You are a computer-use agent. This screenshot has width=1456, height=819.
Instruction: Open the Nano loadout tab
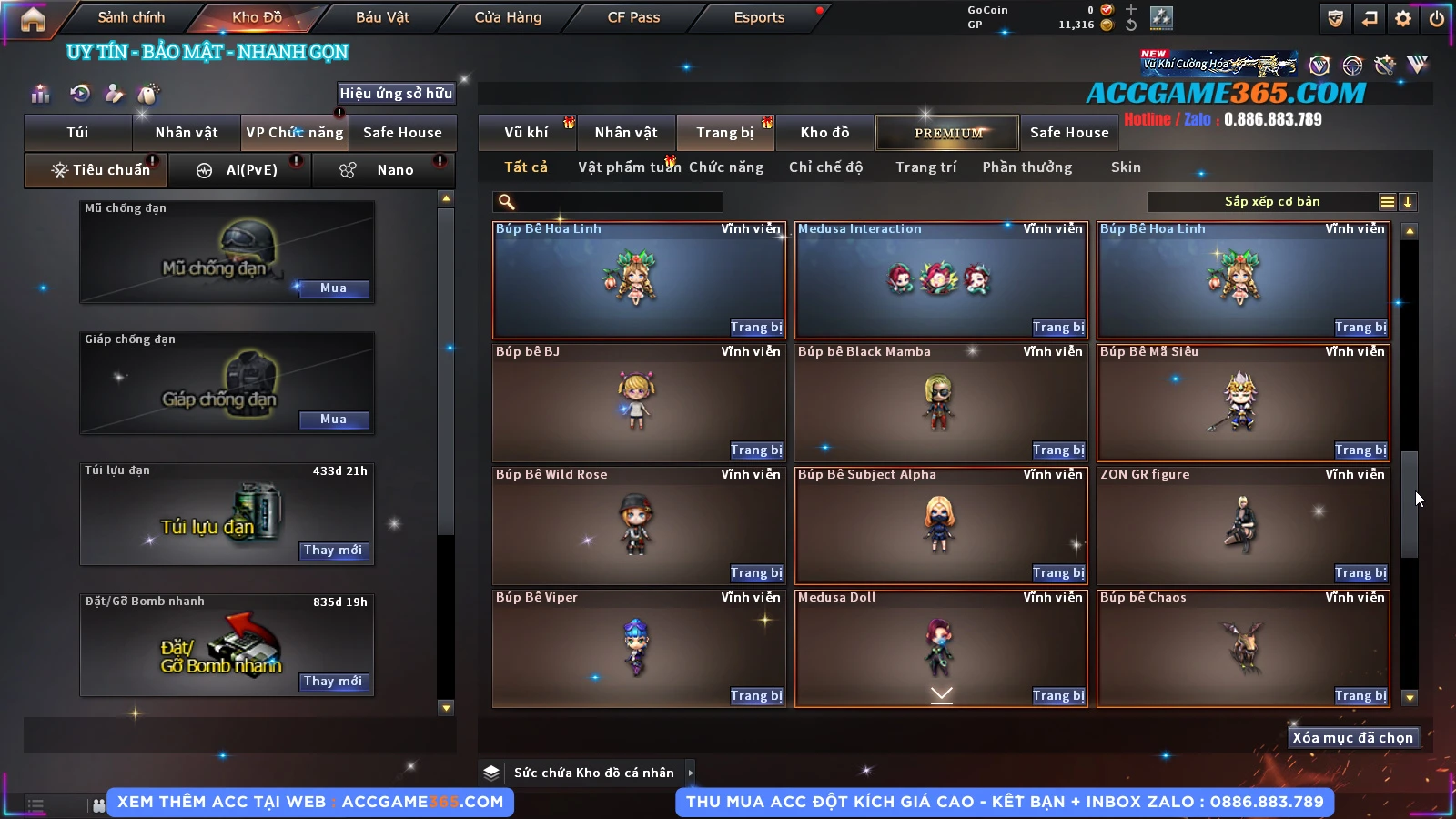click(395, 170)
